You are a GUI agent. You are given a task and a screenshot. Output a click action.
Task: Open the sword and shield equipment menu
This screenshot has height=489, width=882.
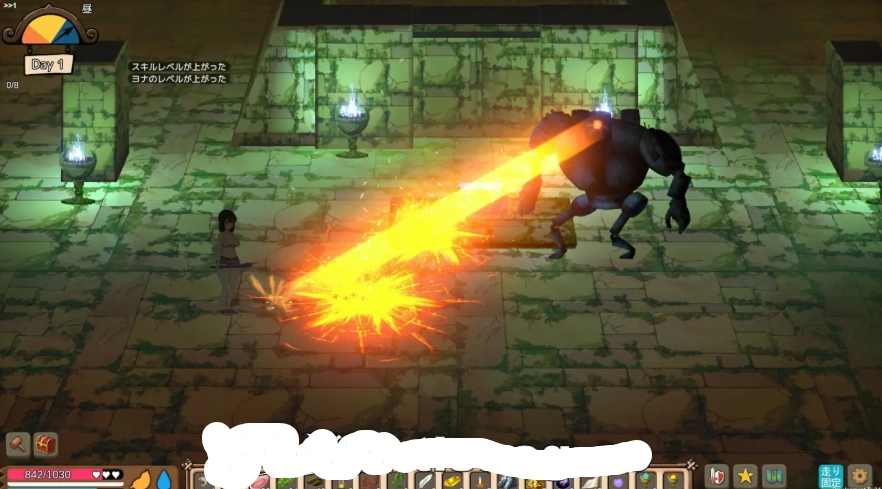(716, 476)
